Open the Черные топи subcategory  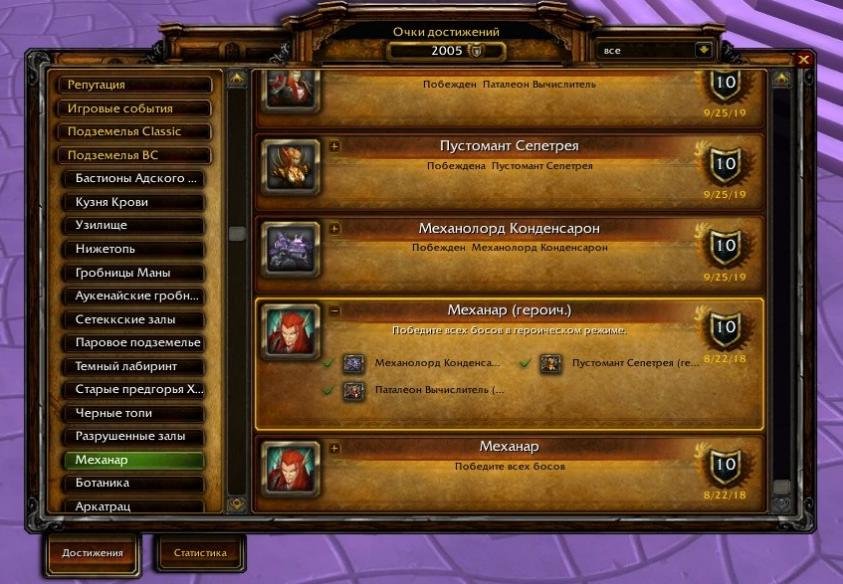[x=139, y=414]
